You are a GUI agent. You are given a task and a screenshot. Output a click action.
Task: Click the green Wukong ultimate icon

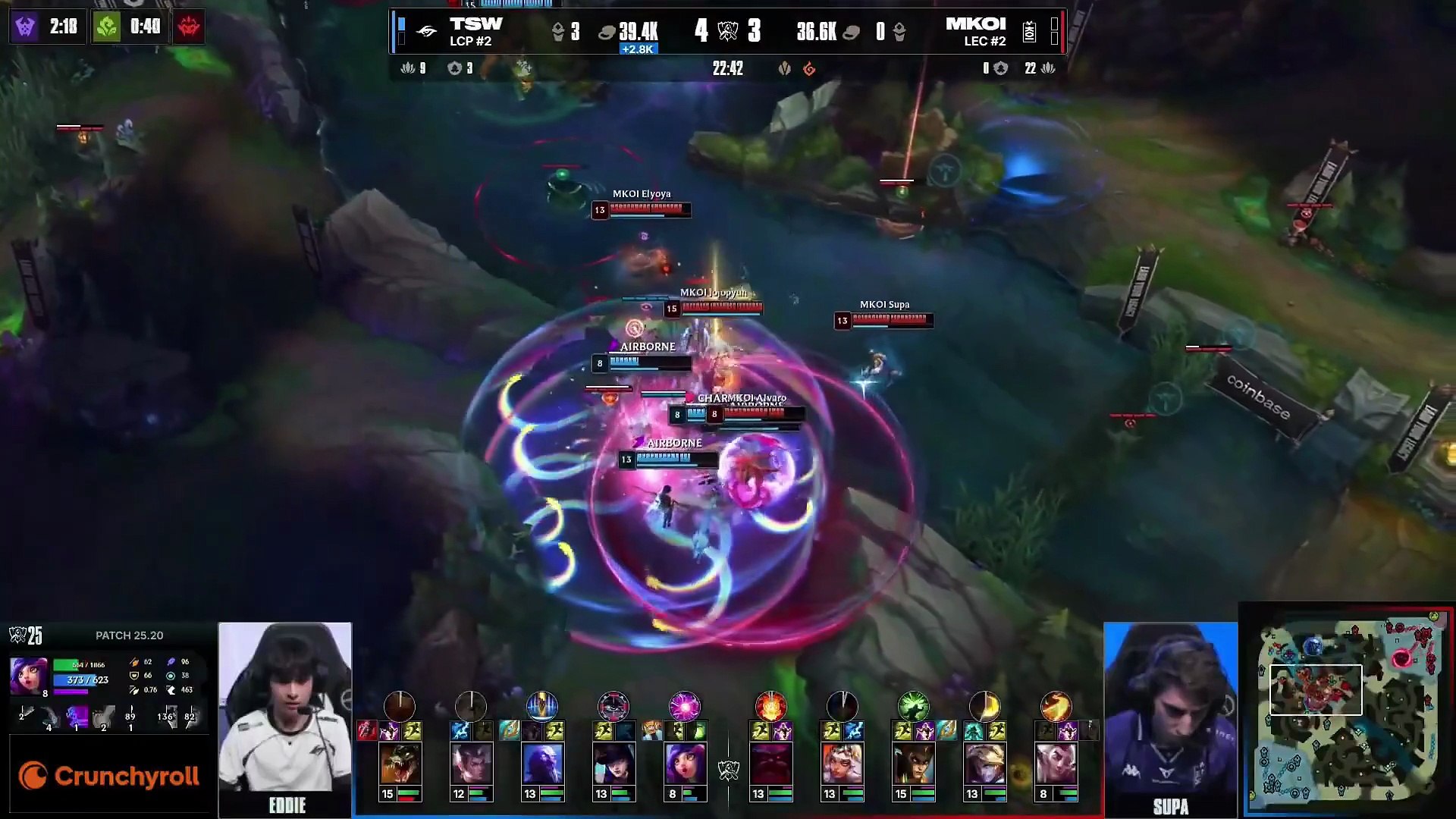click(x=913, y=706)
